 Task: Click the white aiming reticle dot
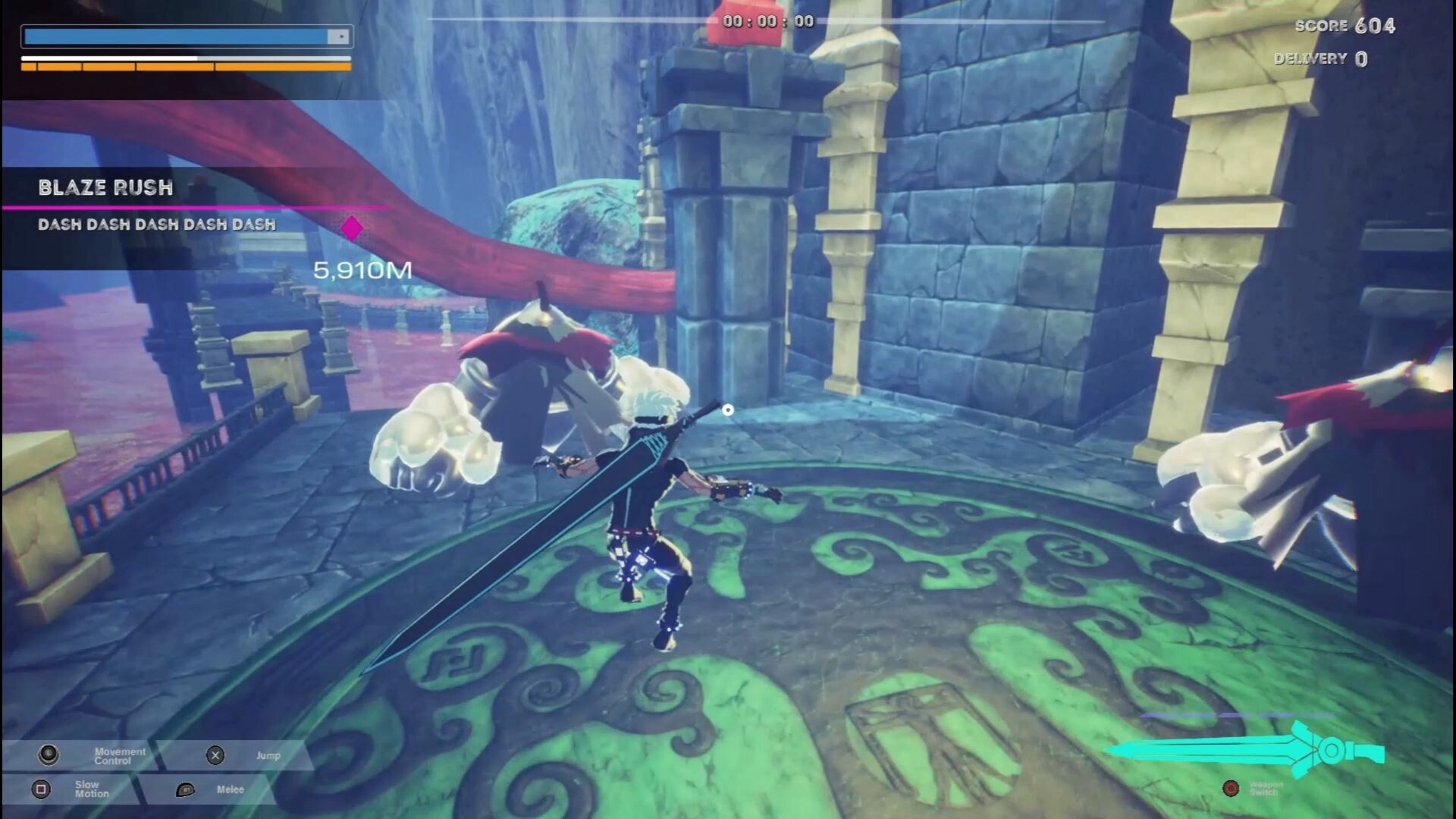[729, 408]
